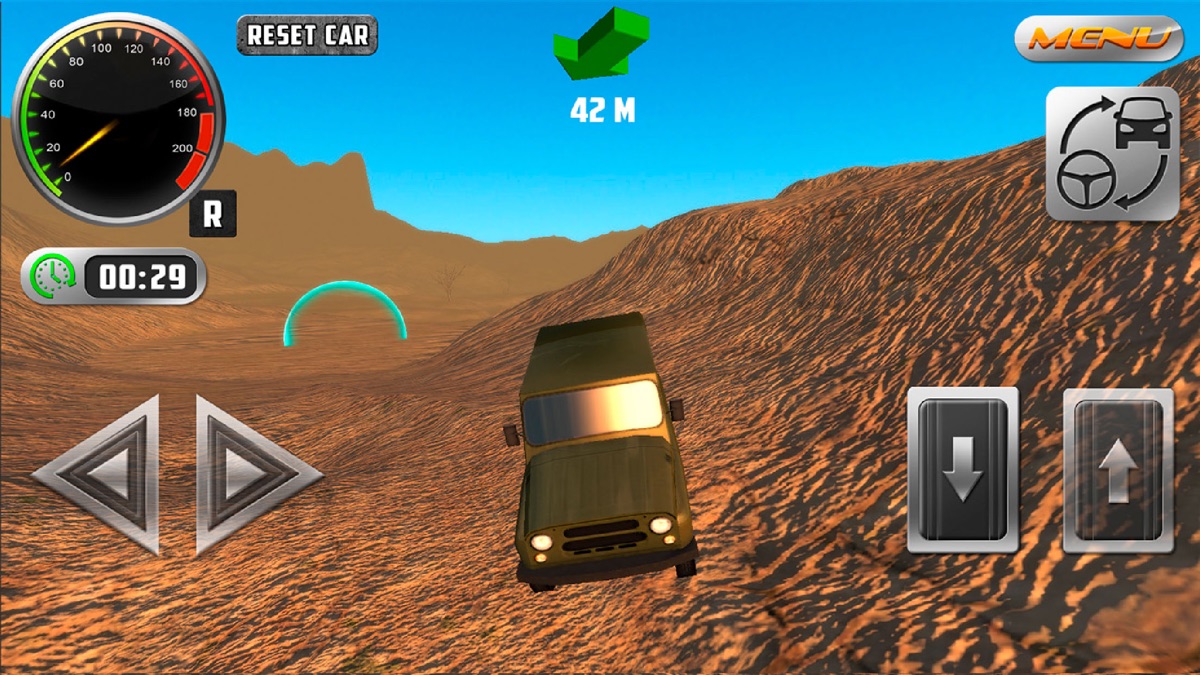
Task: Click the RESET CAR button
Action: [307, 35]
